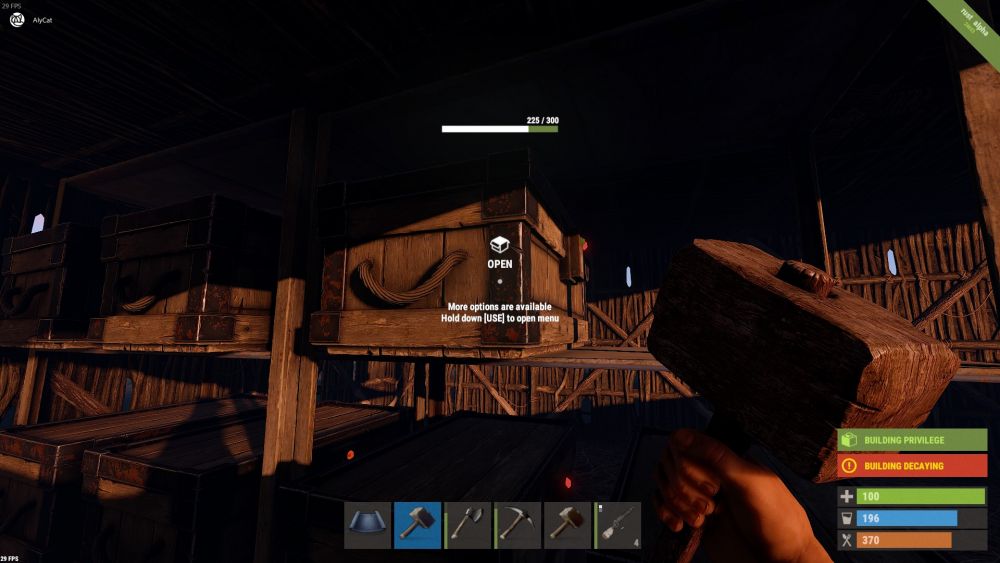Click the AlyCat profile avatar
This screenshot has width=1000, height=563.
17,19
